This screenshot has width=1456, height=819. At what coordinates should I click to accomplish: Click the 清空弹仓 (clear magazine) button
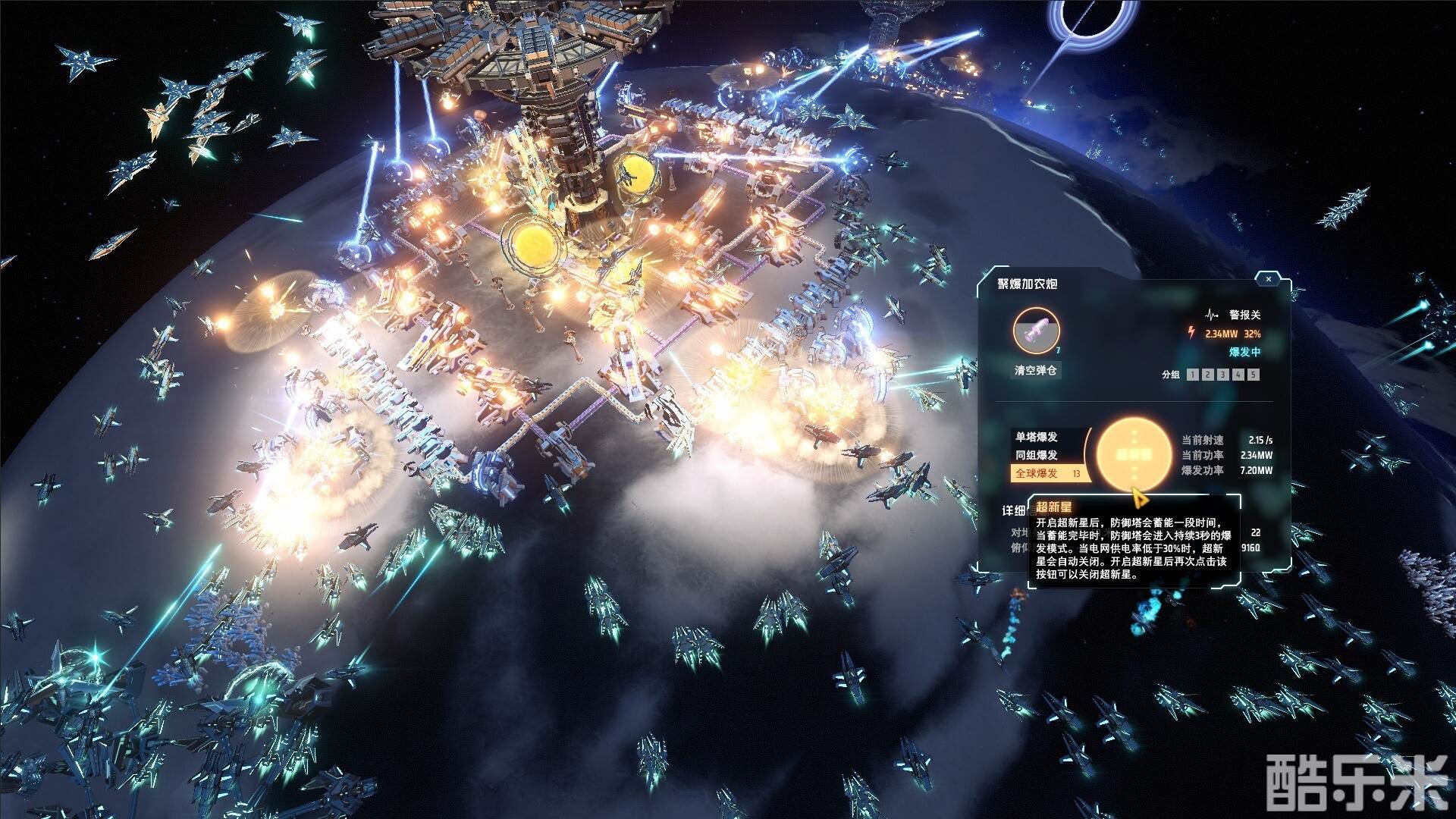pos(1036,371)
